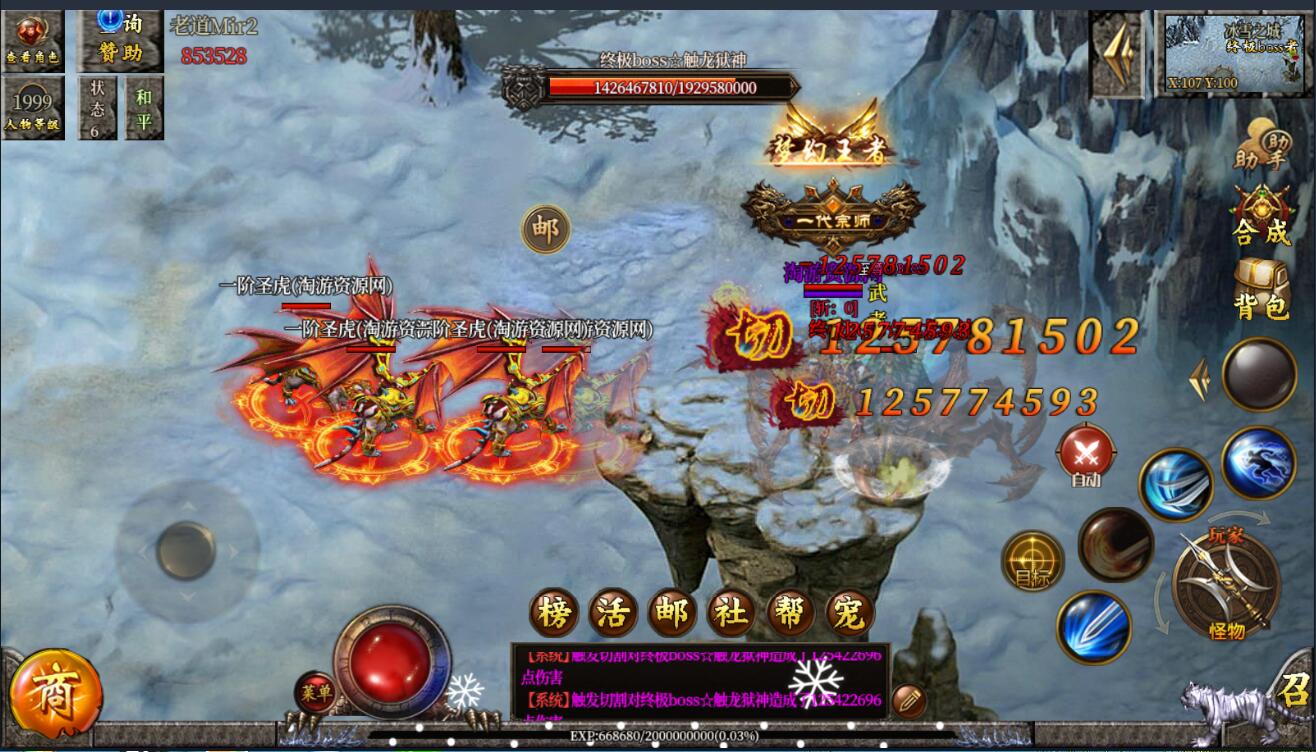Open the minimap of 冰雪之城
The image size is (1316, 752).
(x=1235, y=55)
